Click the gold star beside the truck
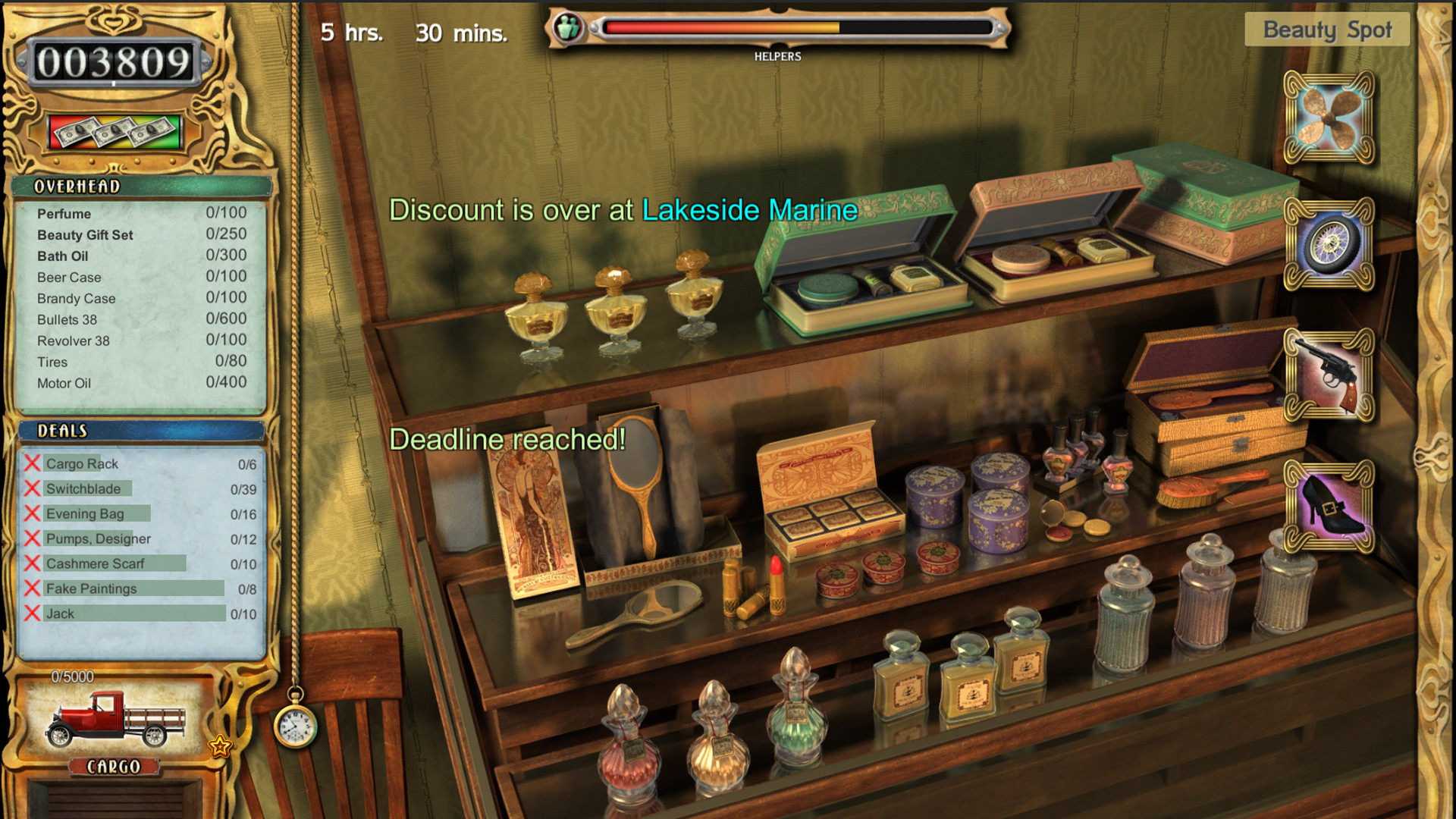1456x819 pixels. 219,748
